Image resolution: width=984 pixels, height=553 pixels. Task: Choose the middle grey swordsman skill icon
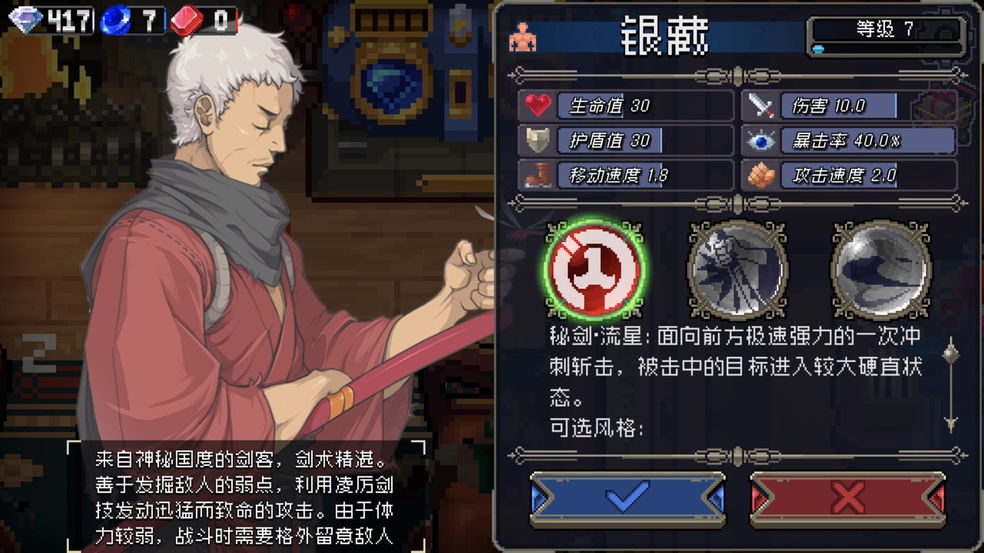click(x=738, y=268)
